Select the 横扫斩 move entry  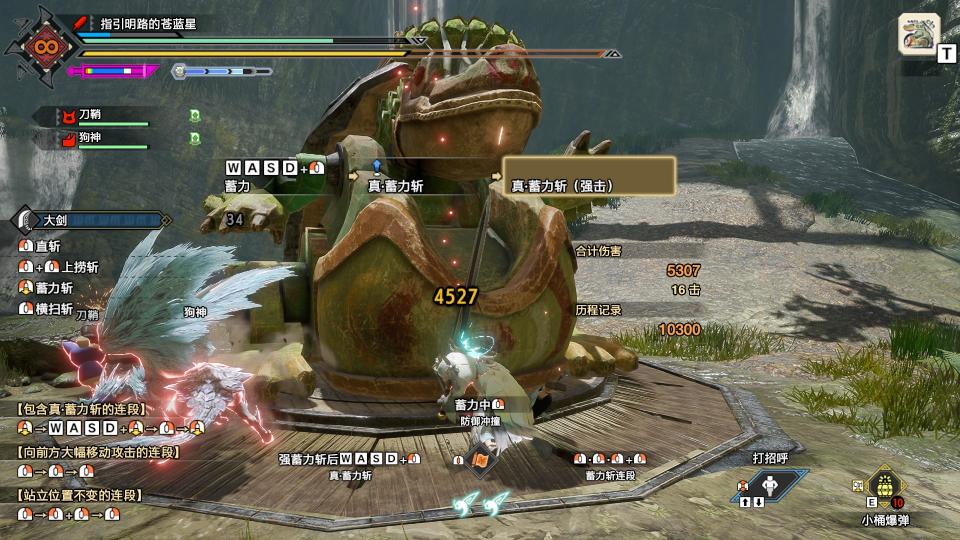[x=53, y=309]
